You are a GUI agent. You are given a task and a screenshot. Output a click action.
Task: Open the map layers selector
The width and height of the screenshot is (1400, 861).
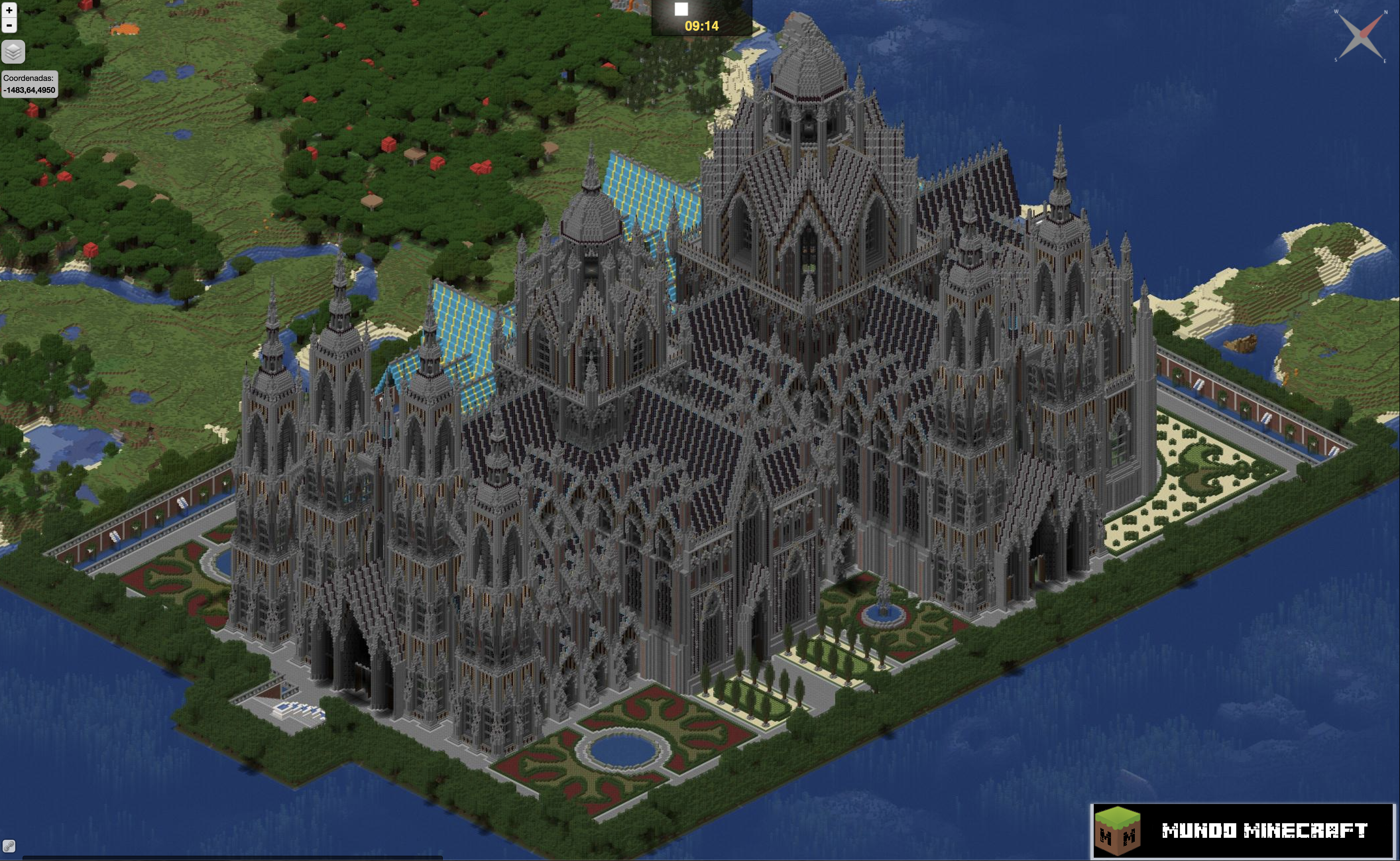pyautogui.click(x=13, y=52)
